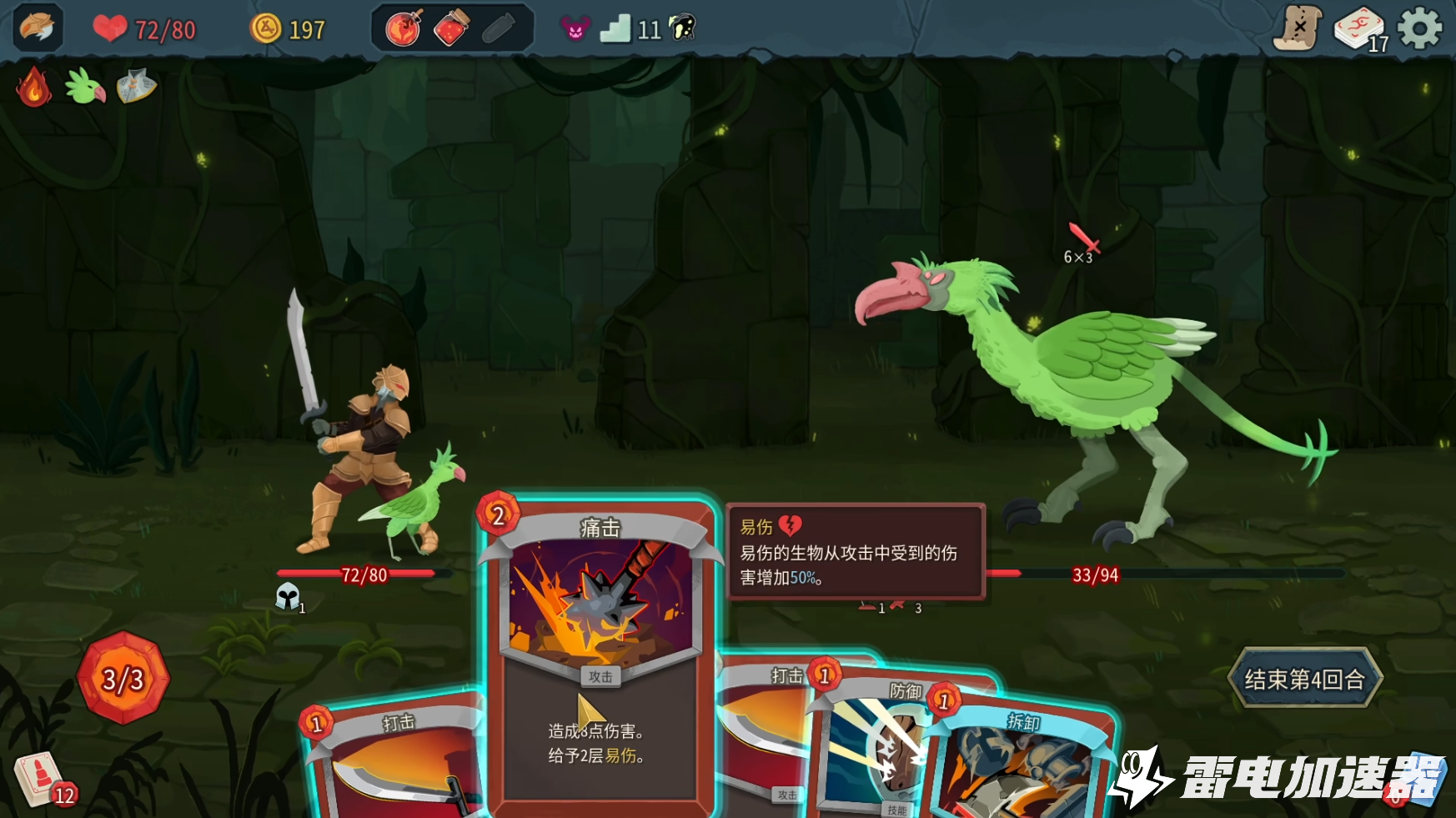Use the round fire potion
1456x818 pixels.
click(404, 29)
